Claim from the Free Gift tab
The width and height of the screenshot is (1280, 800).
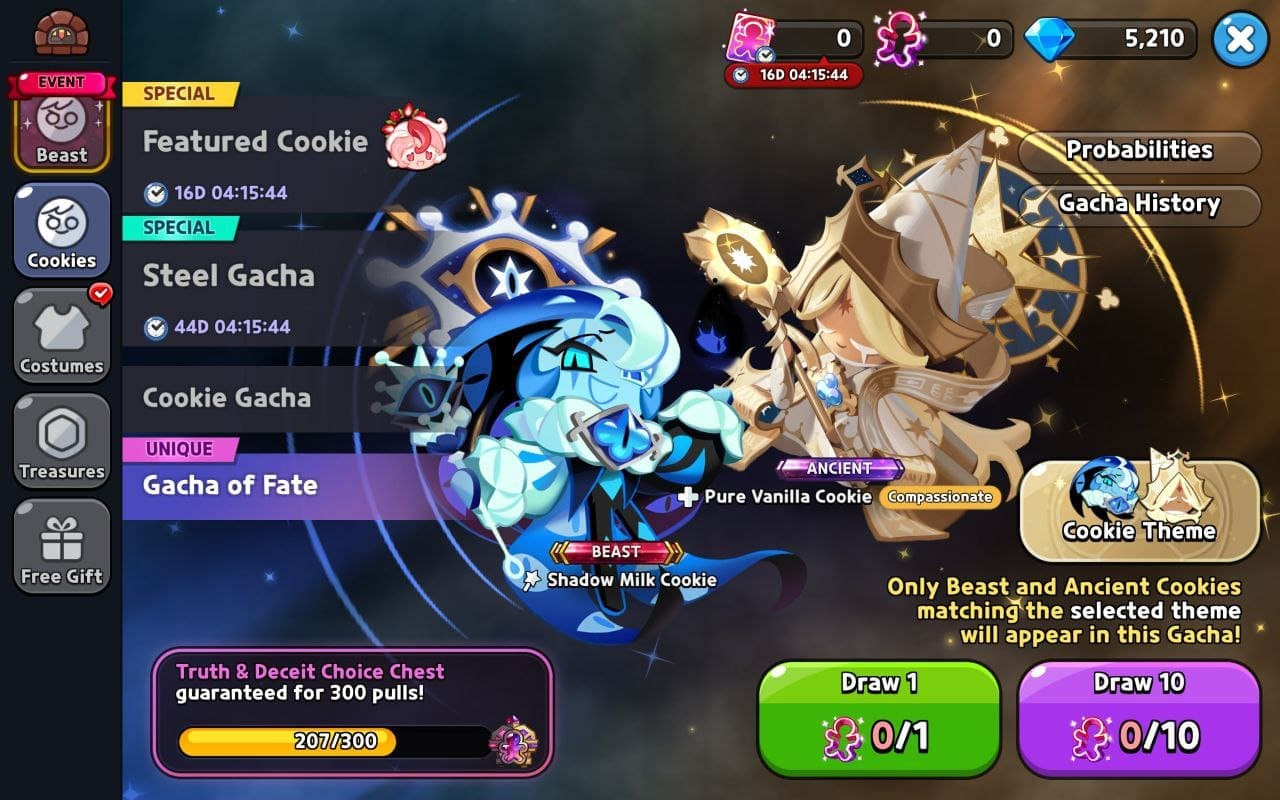pyautogui.click(x=61, y=546)
